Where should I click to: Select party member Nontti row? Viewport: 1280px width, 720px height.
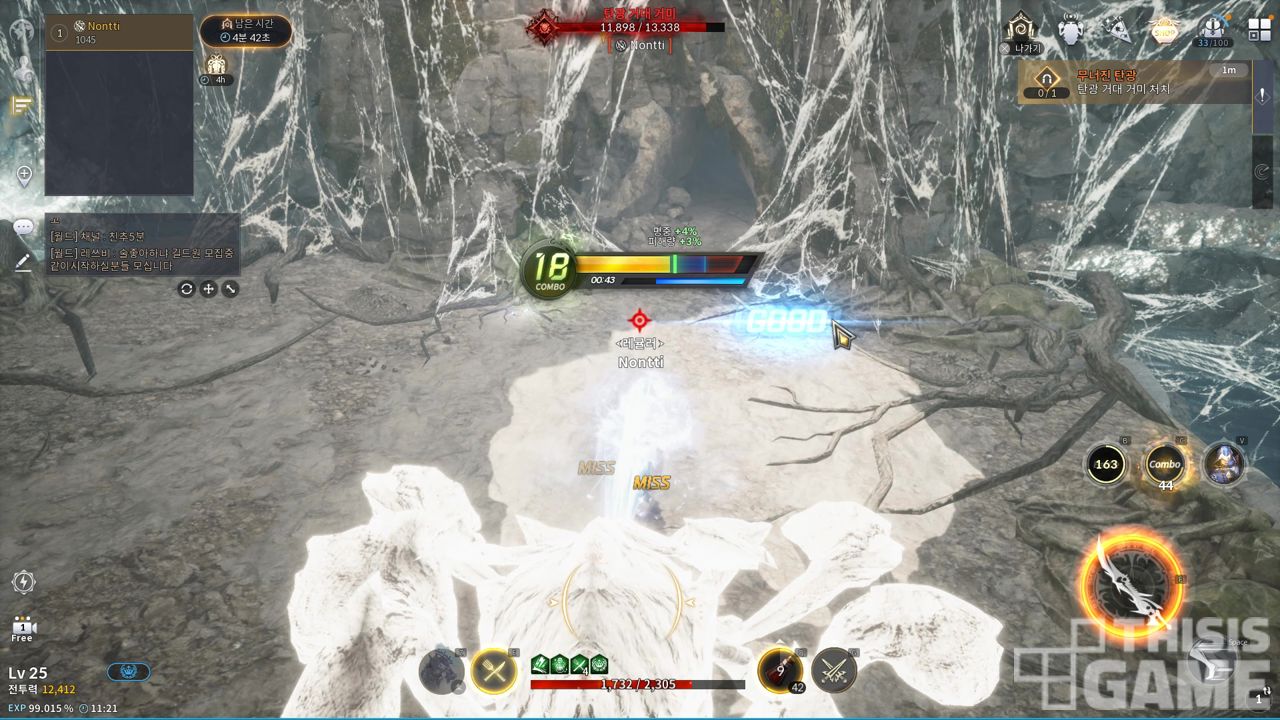coord(119,32)
